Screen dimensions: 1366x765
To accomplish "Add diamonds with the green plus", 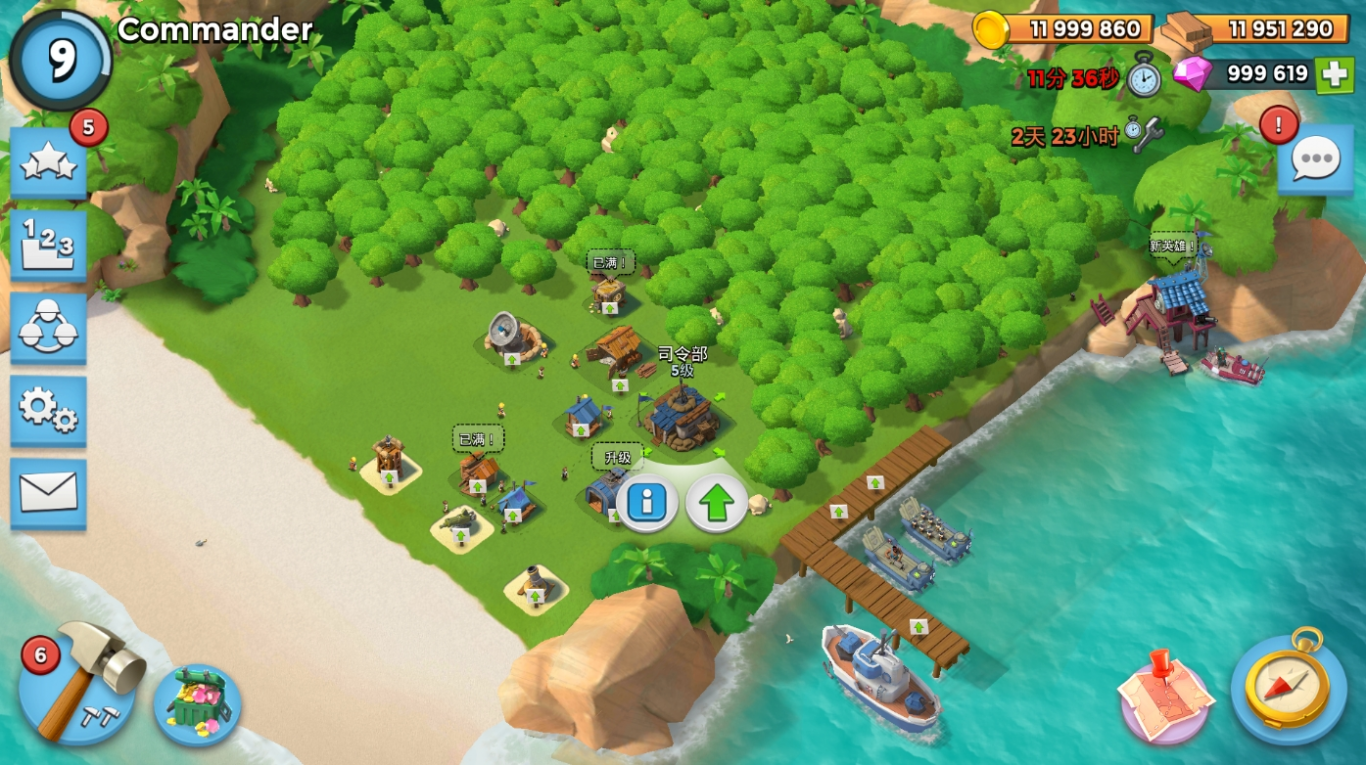I will 1334,74.
